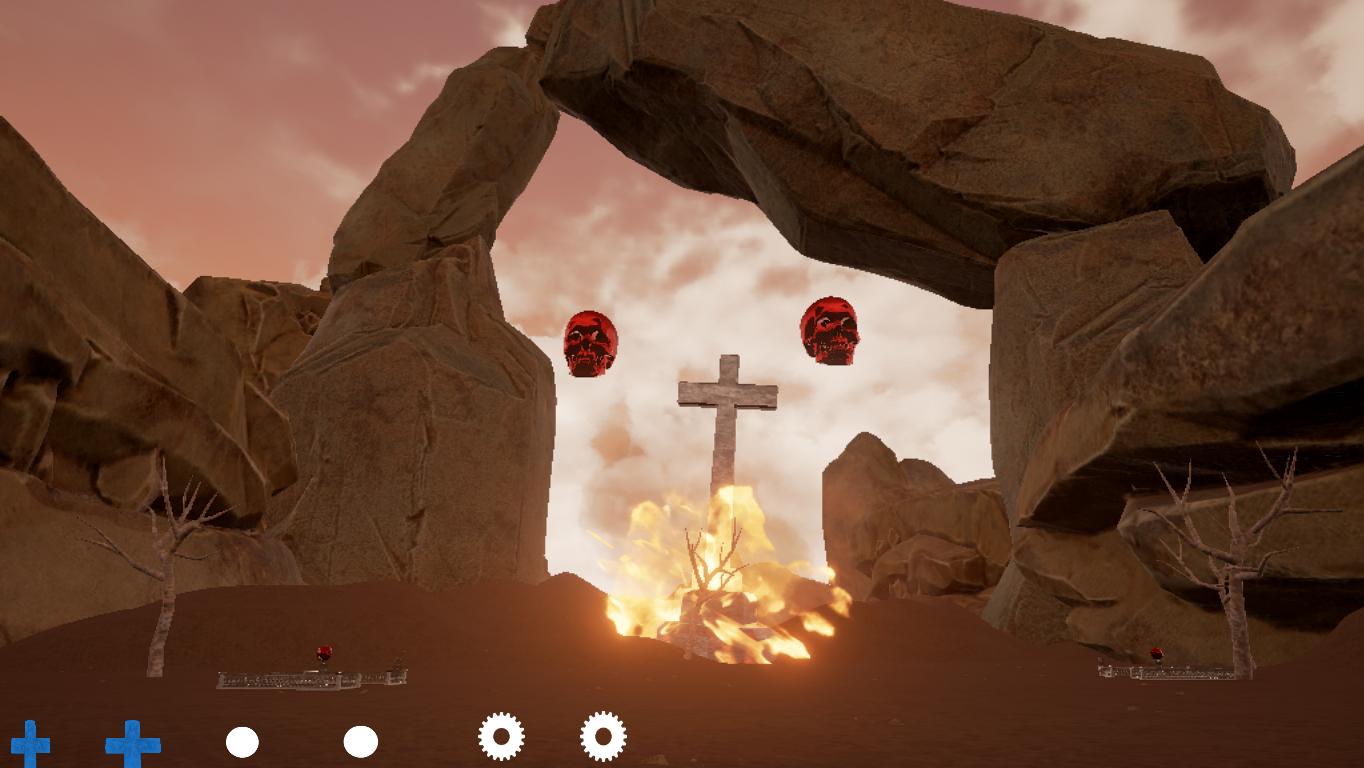Click the larger blue cross icon
Image resolution: width=1364 pixels, height=768 pixels.
133,744
